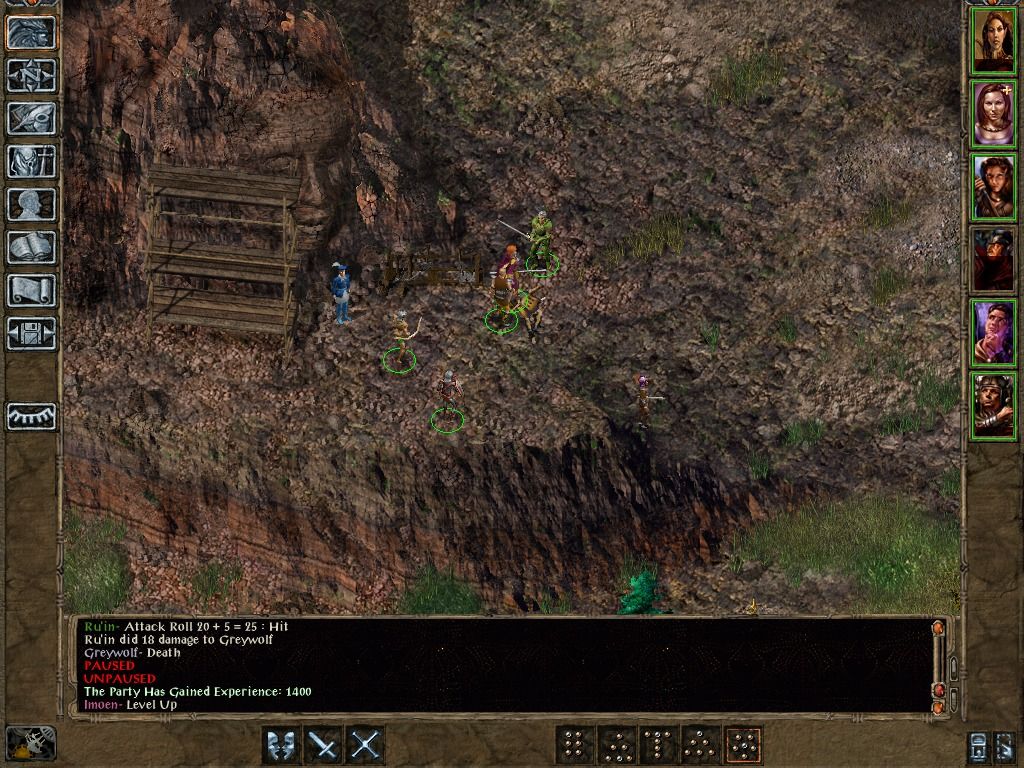Select the first party member portrait
The image size is (1024, 768).
click(x=993, y=41)
